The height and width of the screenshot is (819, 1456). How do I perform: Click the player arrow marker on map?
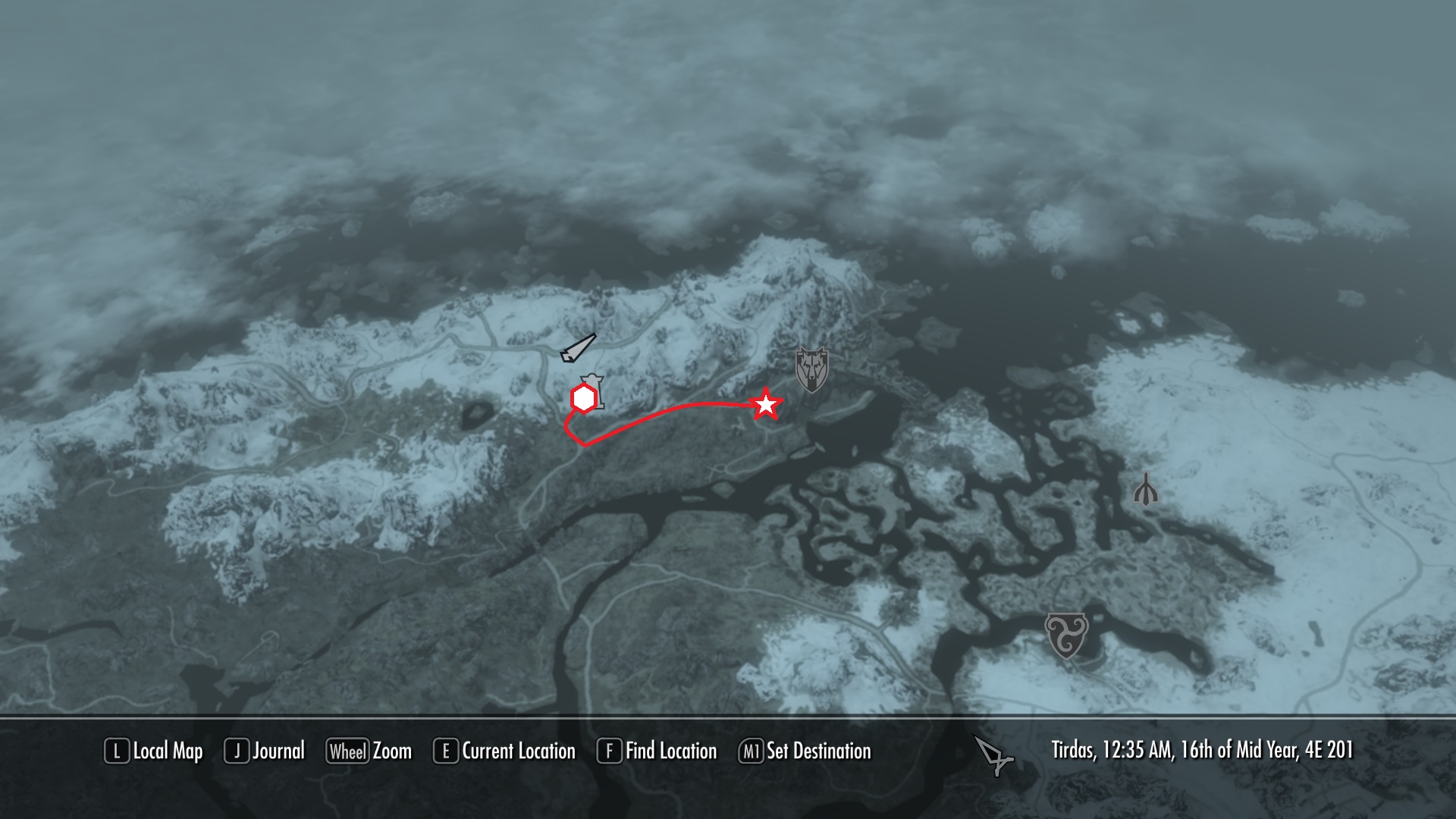coord(578,348)
